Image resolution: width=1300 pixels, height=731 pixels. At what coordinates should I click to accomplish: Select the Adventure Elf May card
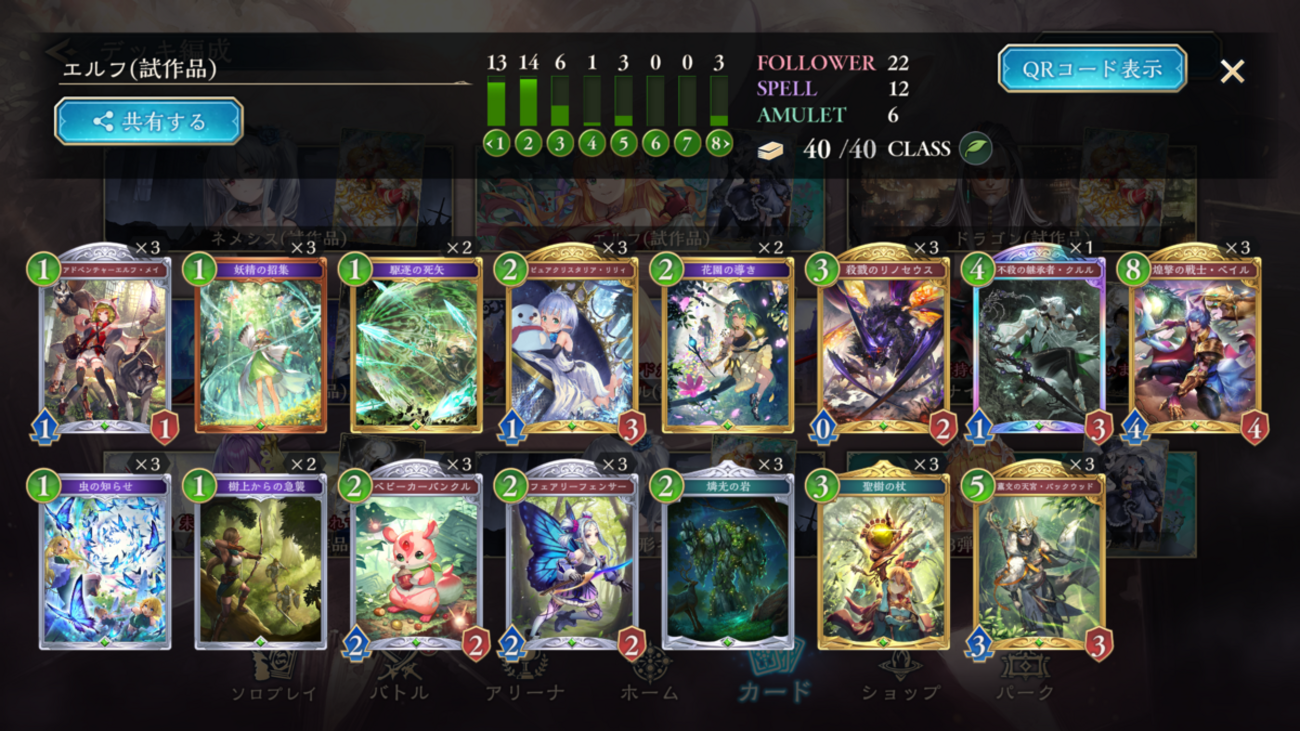coord(105,345)
